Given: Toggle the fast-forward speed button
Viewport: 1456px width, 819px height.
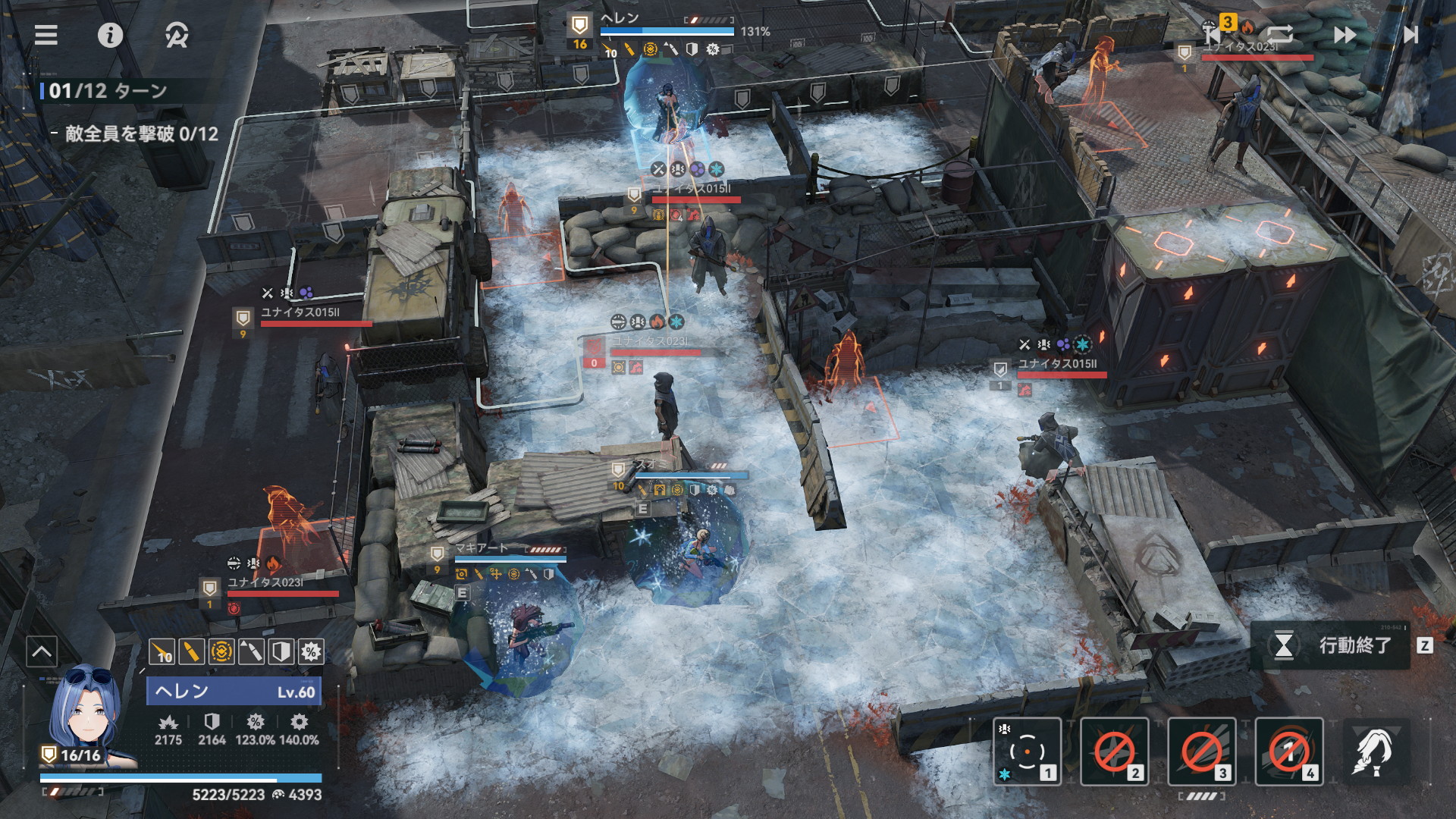Looking at the screenshot, I should (1345, 35).
